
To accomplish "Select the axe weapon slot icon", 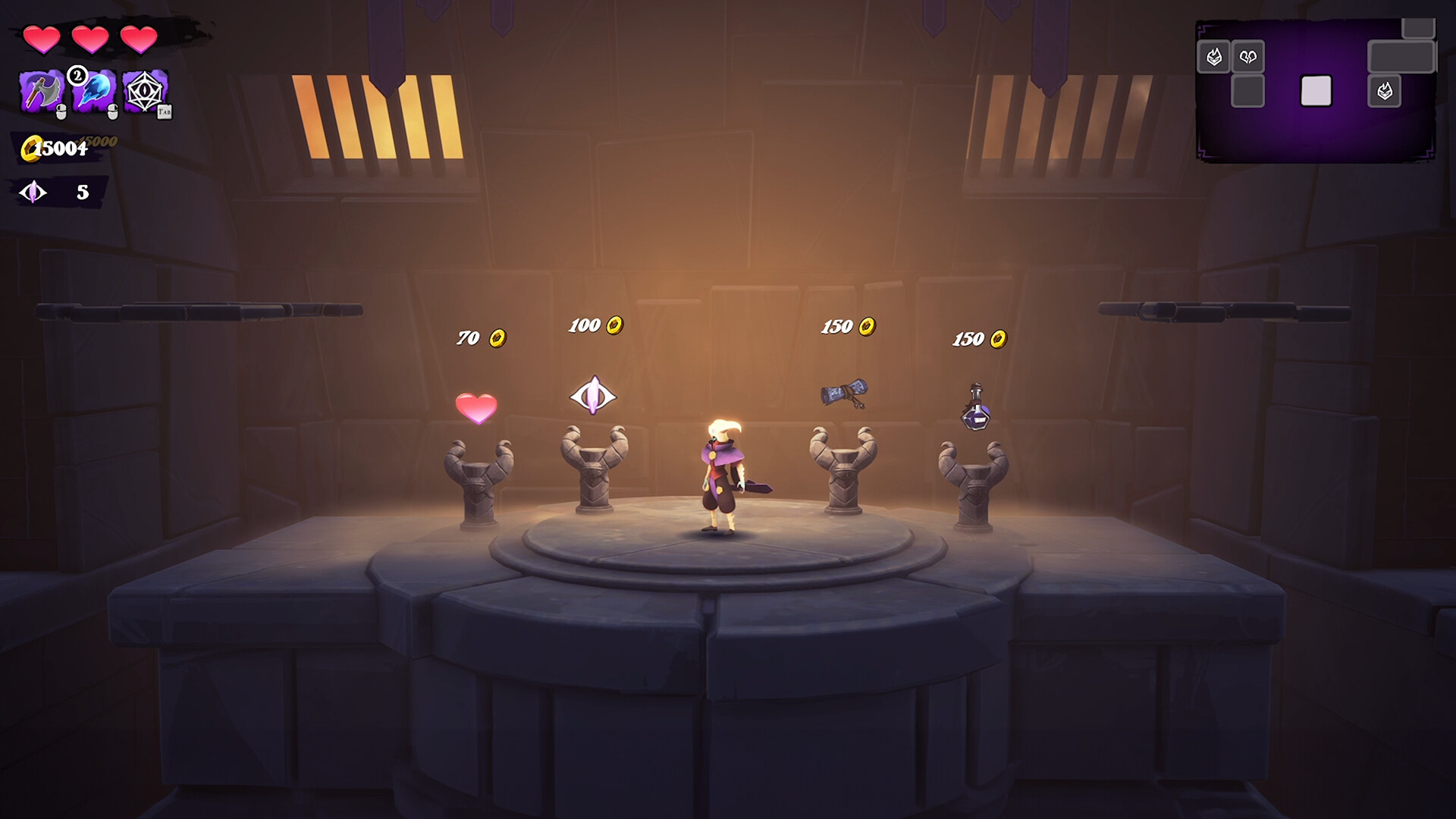I will [39, 91].
